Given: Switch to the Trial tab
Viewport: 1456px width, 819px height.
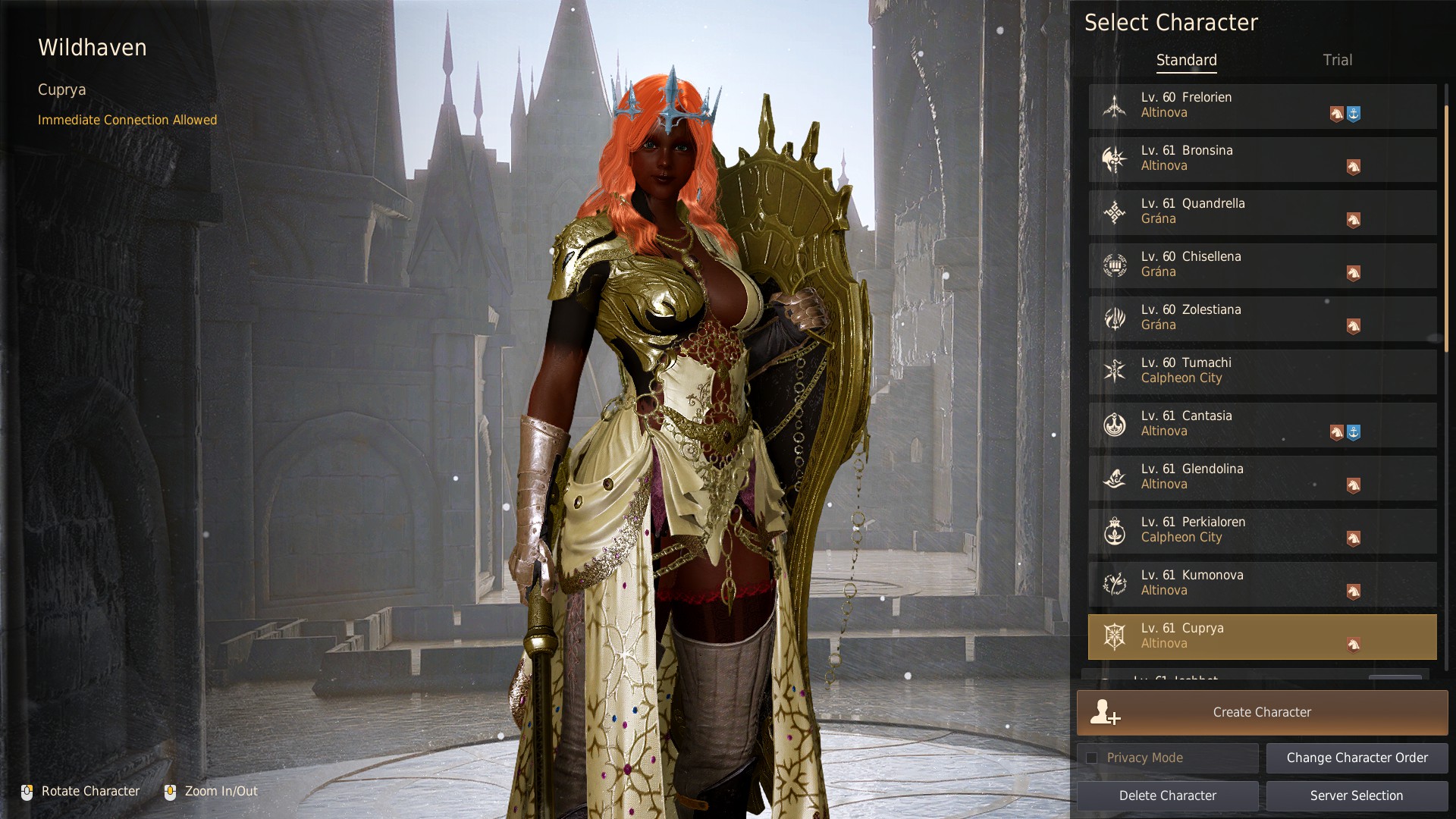Looking at the screenshot, I should pos(1337,60).
